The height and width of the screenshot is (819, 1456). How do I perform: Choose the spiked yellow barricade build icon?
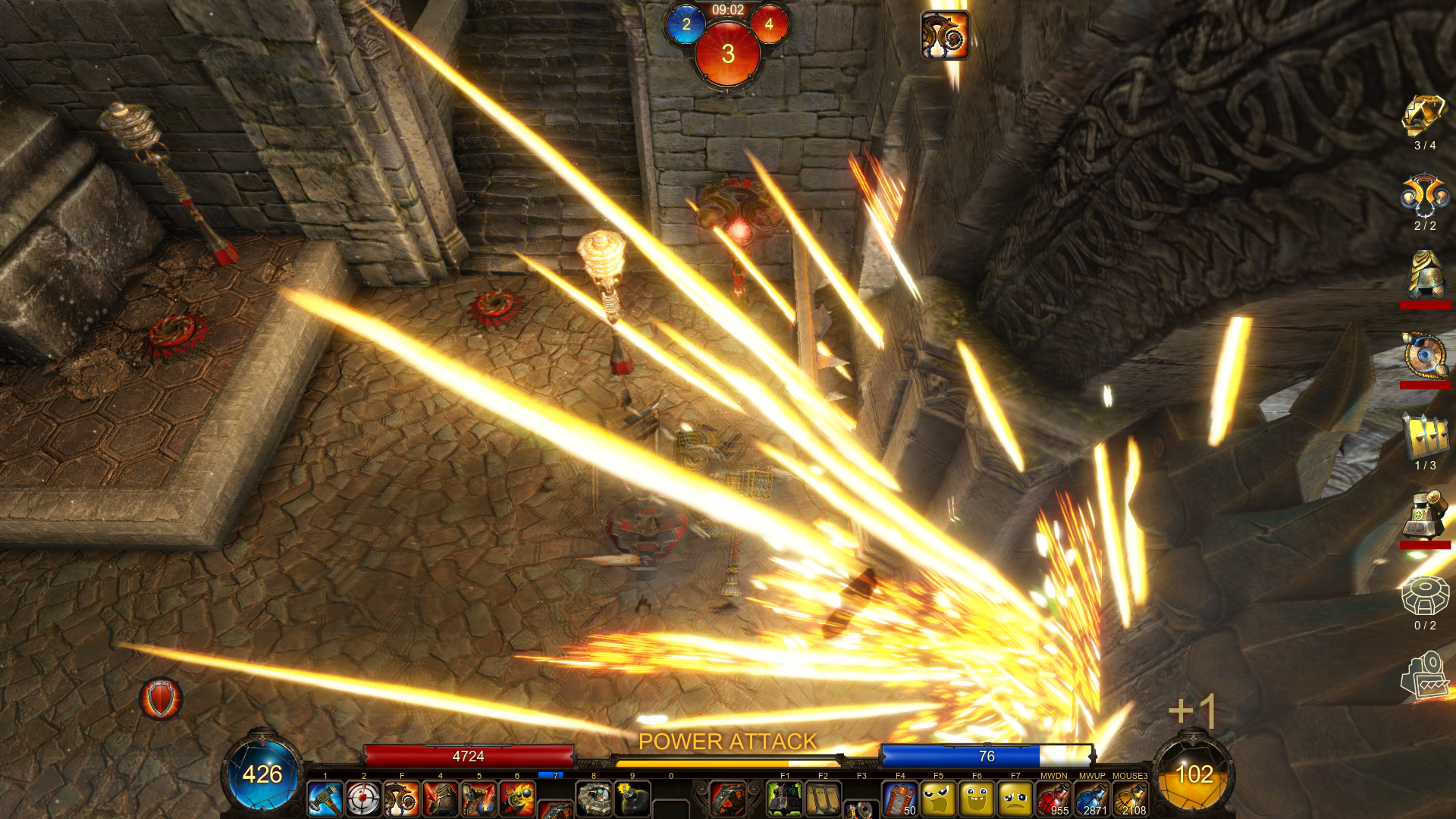point(1425,436)
